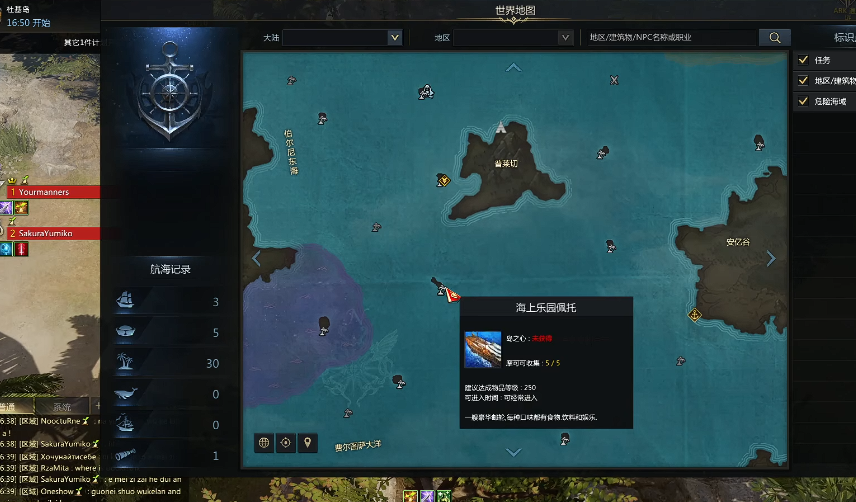Open the 地区 region dropdown

click(x=511, y=37)
